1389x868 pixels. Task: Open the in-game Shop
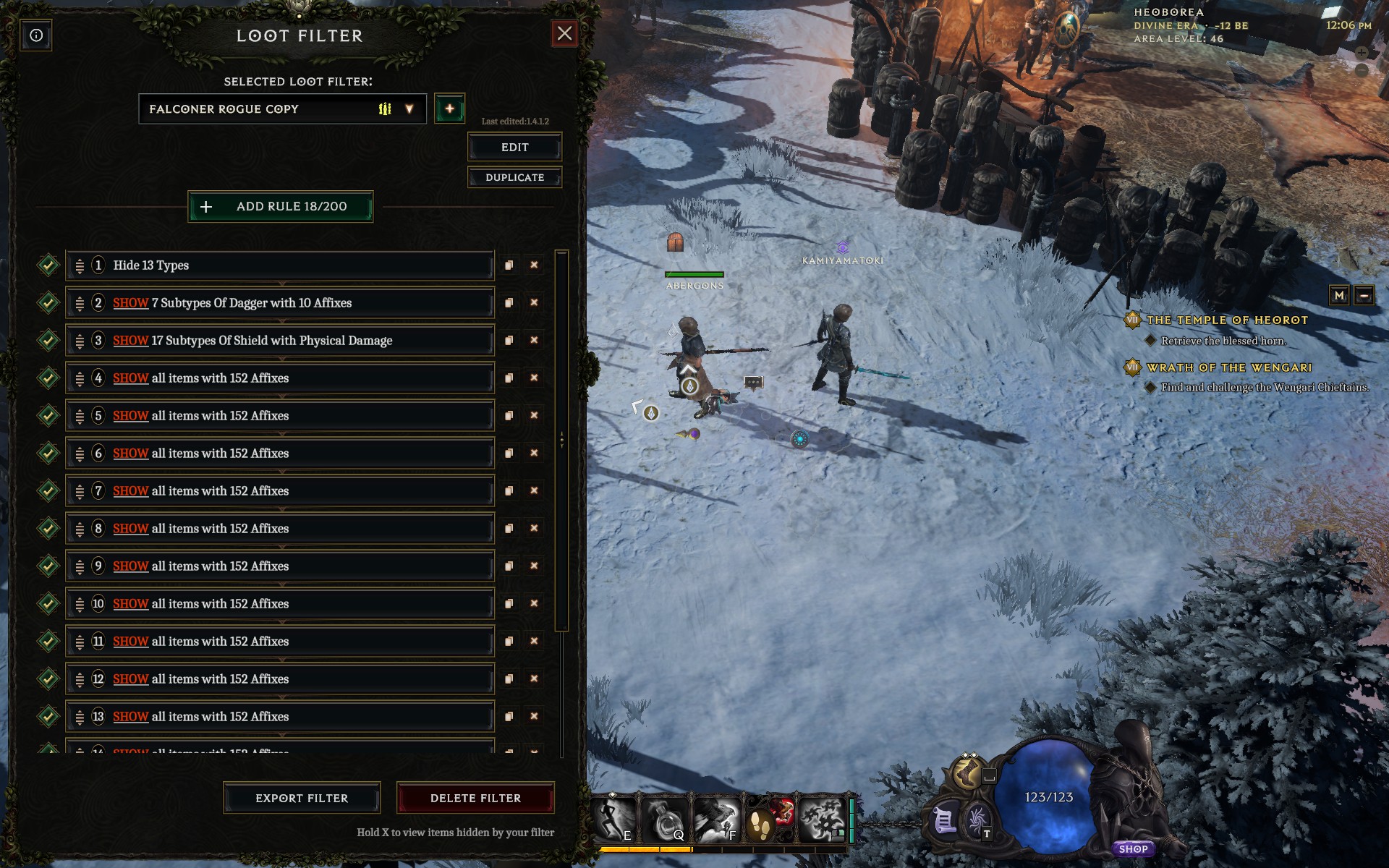click(x=1133, y=849)
